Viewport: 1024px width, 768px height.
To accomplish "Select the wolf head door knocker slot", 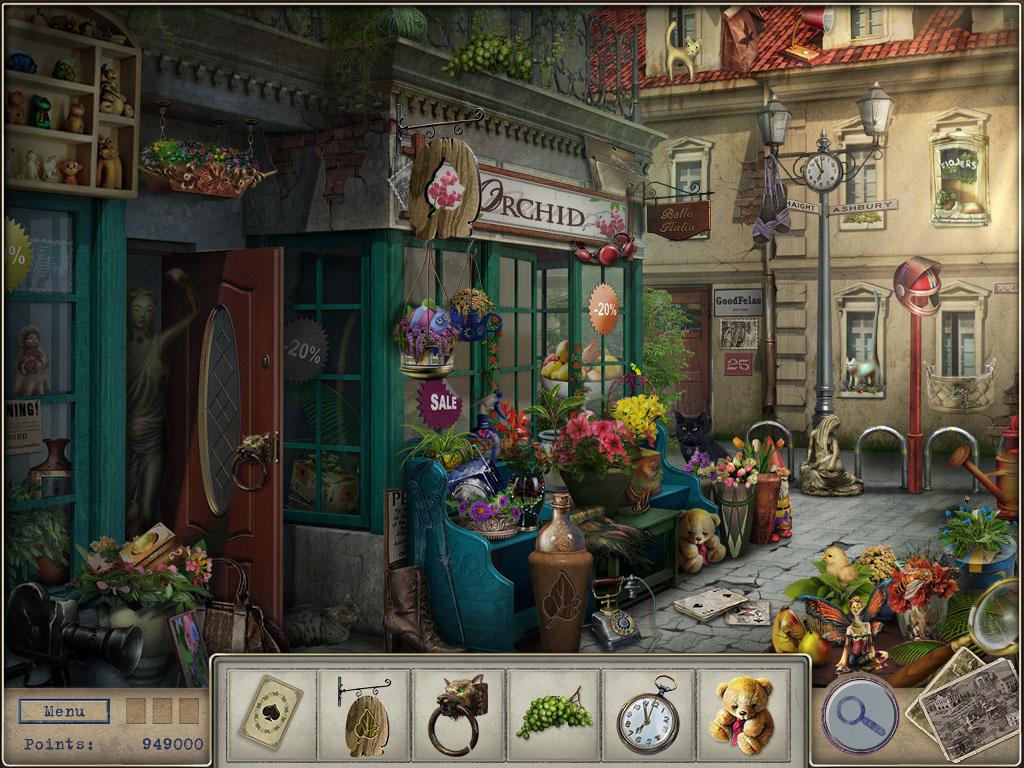I will click(459, 713).
